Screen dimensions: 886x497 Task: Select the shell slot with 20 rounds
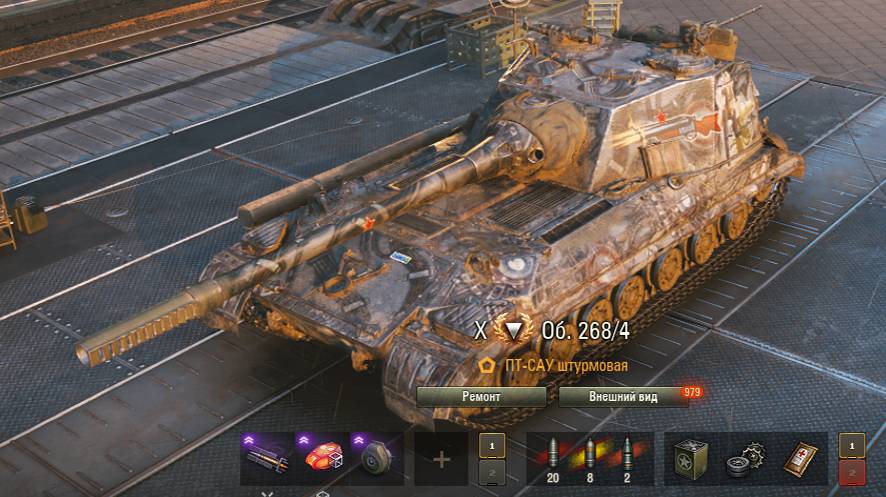point(553,456)
